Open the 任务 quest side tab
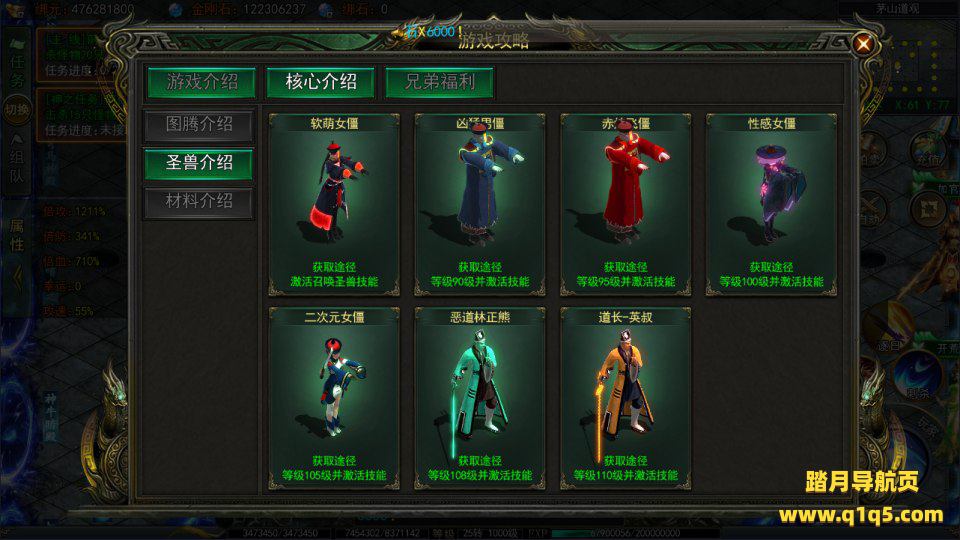 [17, 70]
